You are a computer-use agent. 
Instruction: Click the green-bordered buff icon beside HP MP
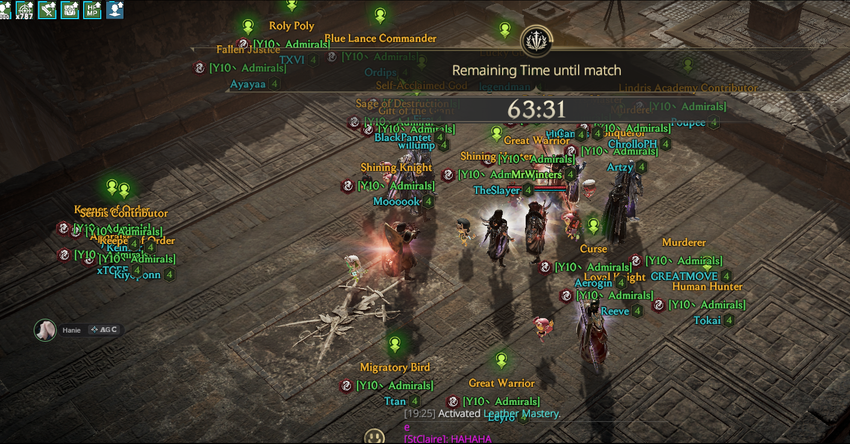[70, 10]
